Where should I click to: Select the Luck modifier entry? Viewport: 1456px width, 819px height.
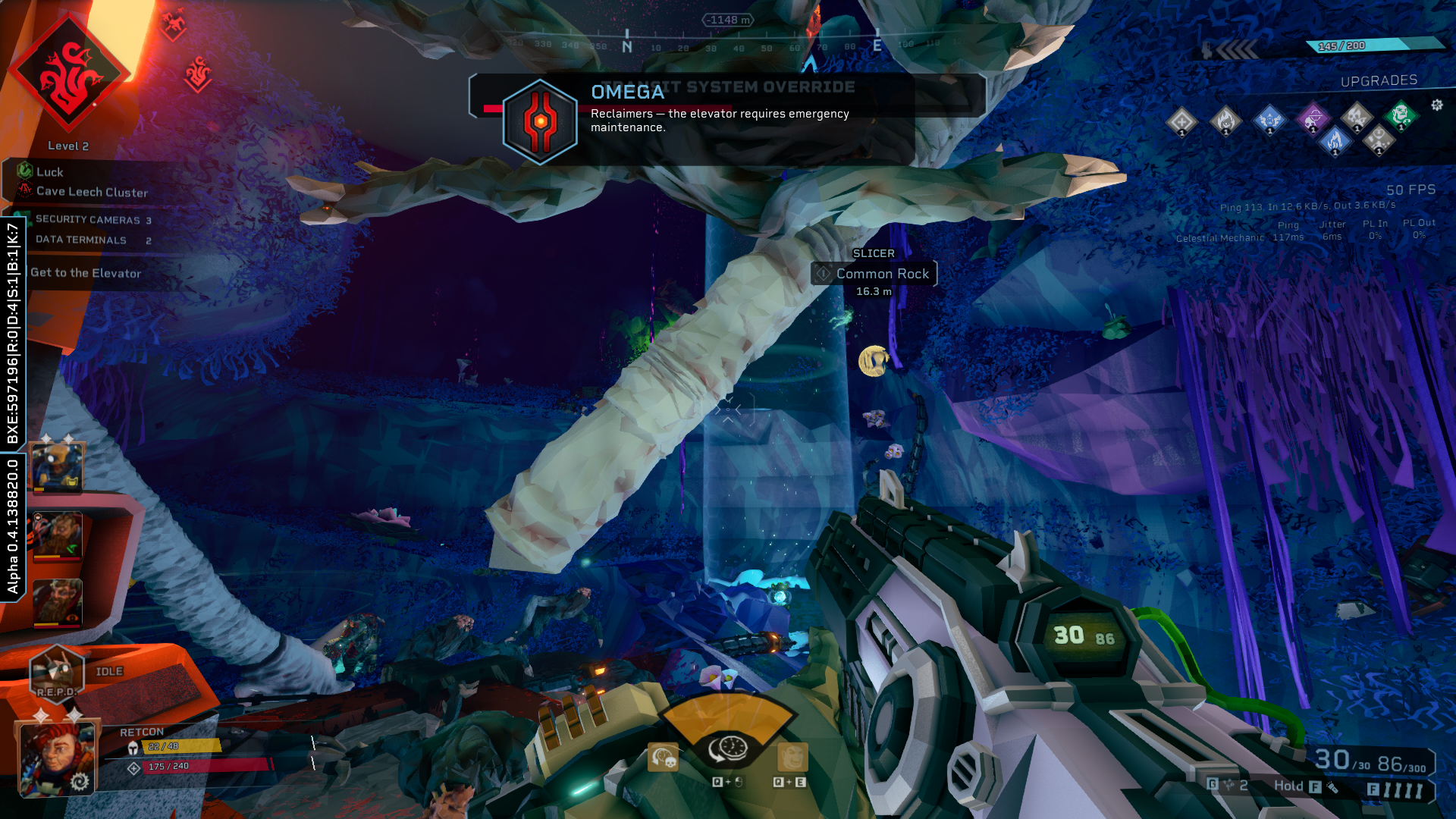(x=49, y=172)
